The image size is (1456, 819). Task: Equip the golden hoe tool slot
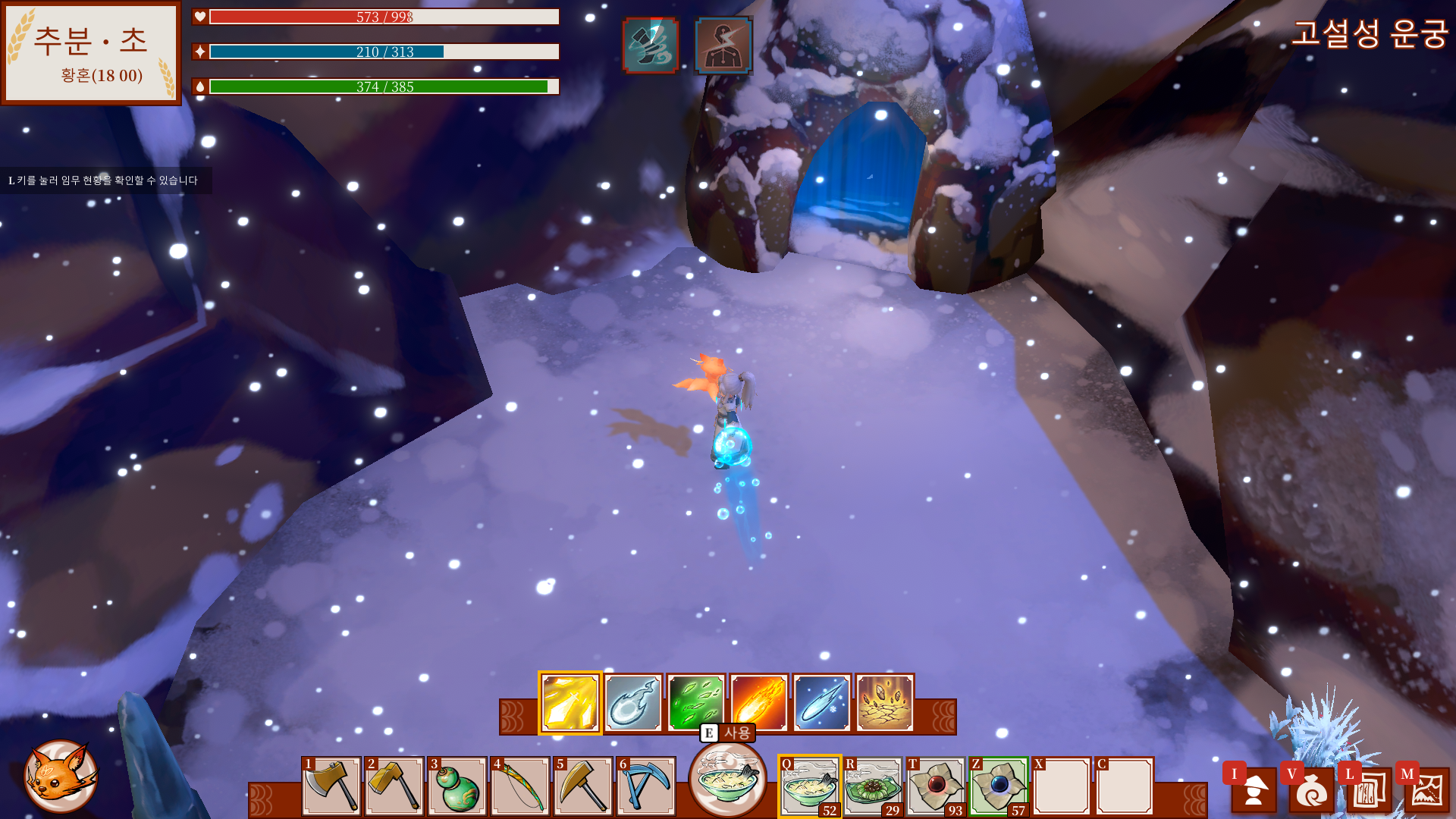(394, 786)
